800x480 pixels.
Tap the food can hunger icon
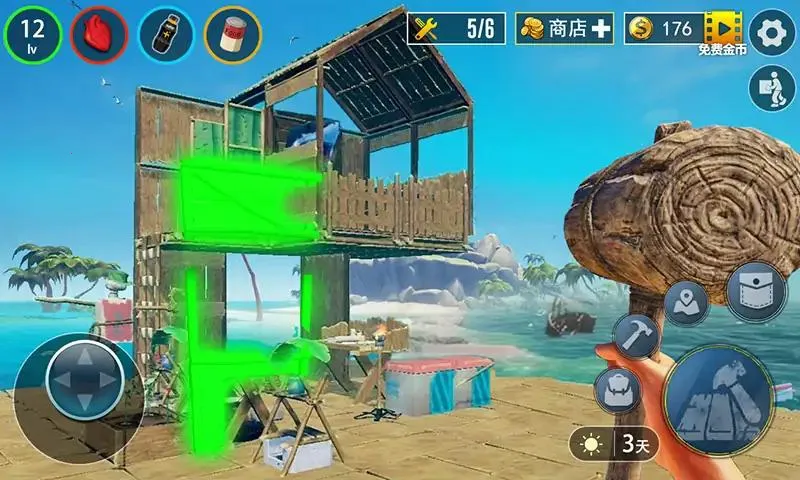(x=233, y=34)
